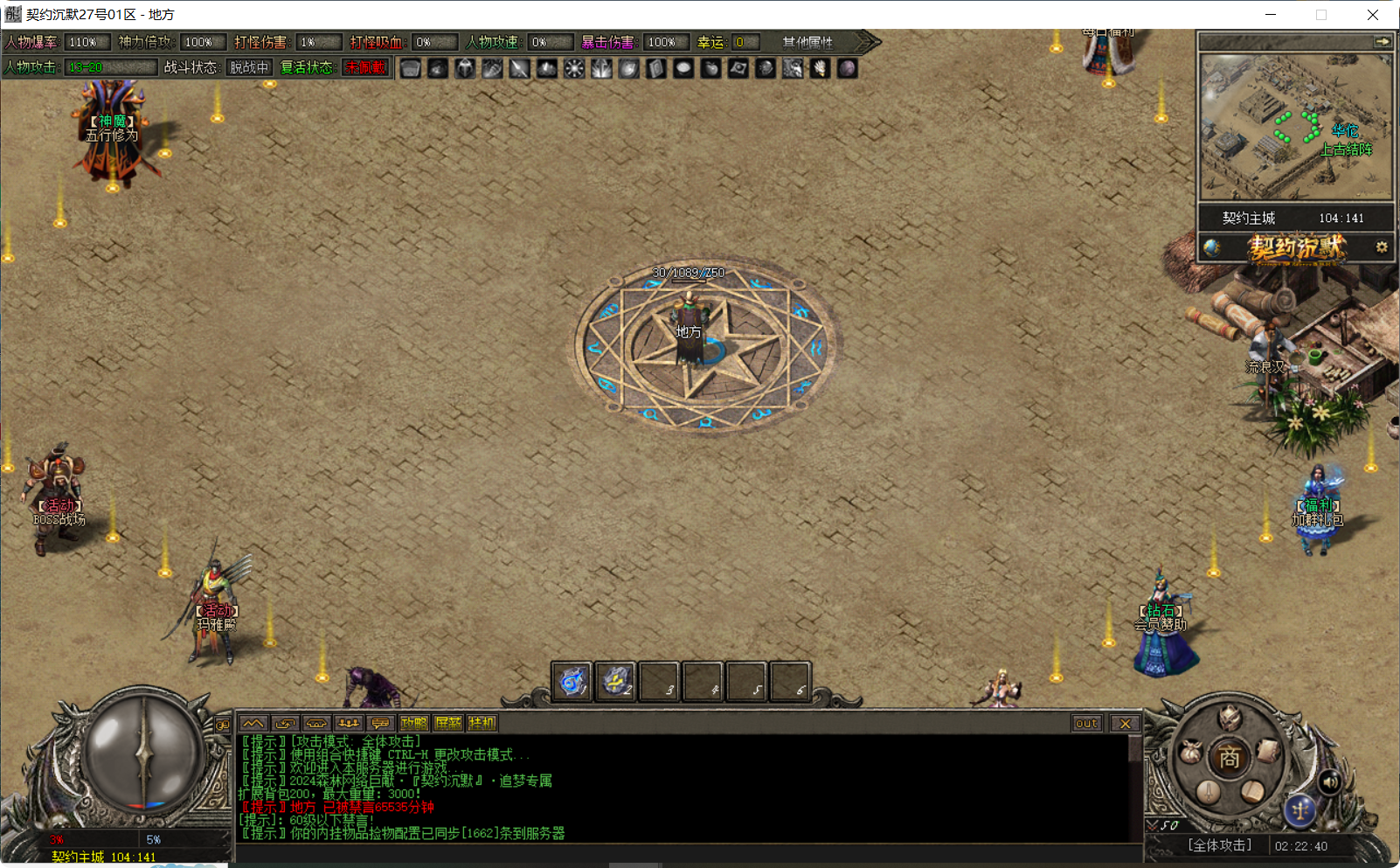Screen dimensions: 1400x868
Task: Open the 攻略 guide button
Action: point(414,723)
